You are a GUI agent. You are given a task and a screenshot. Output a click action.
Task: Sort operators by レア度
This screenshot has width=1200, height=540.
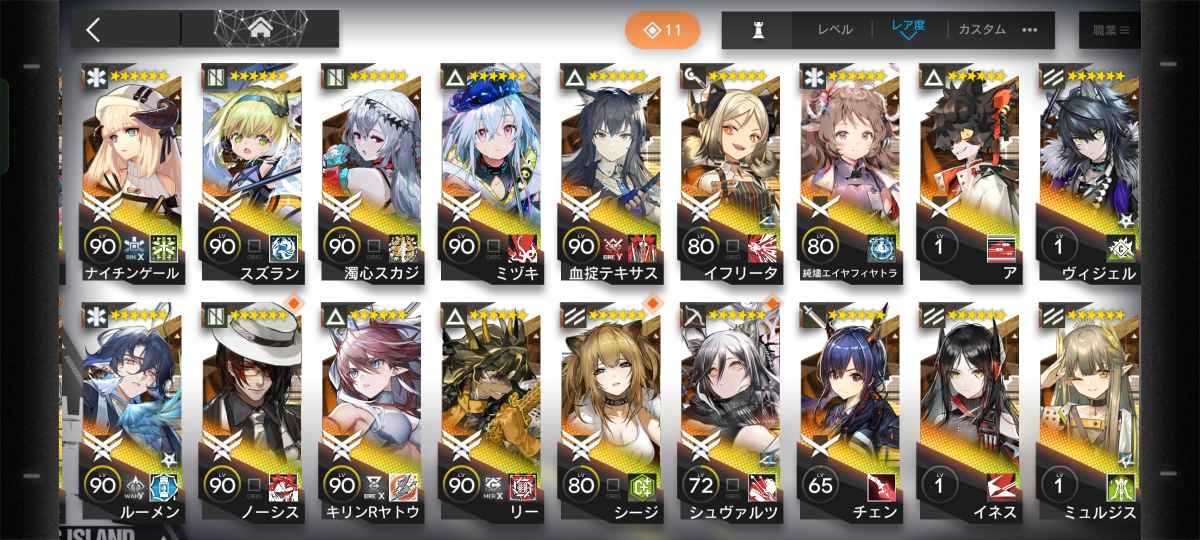click(909, 30)
